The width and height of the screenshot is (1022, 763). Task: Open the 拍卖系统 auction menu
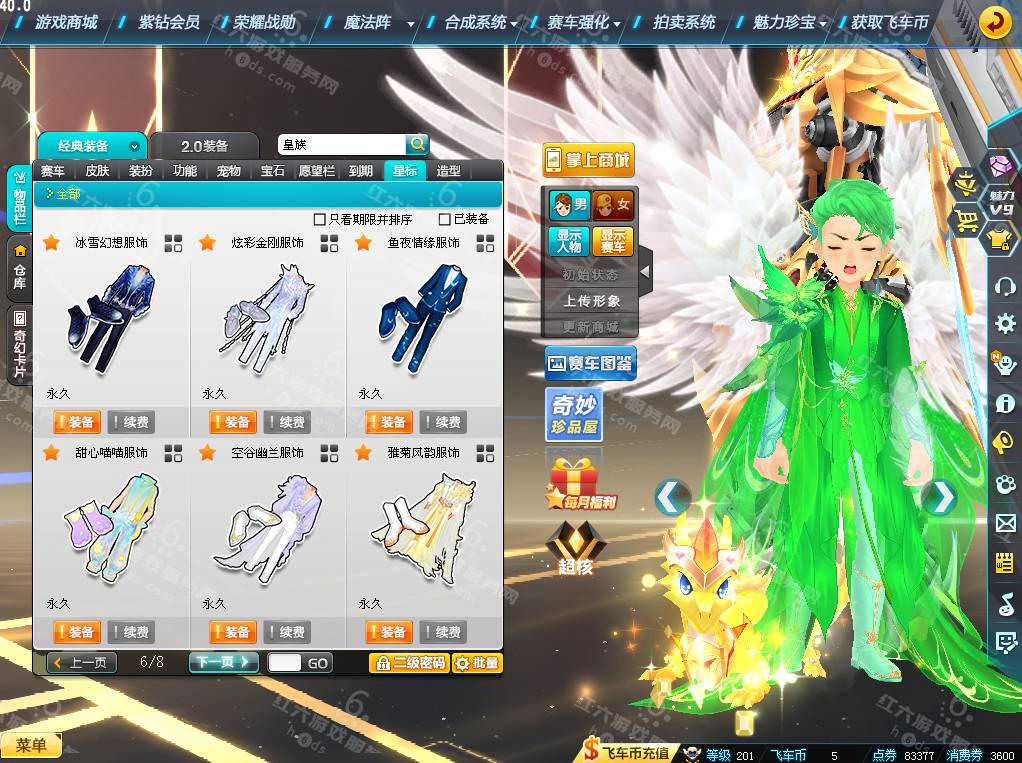(684, 21)
